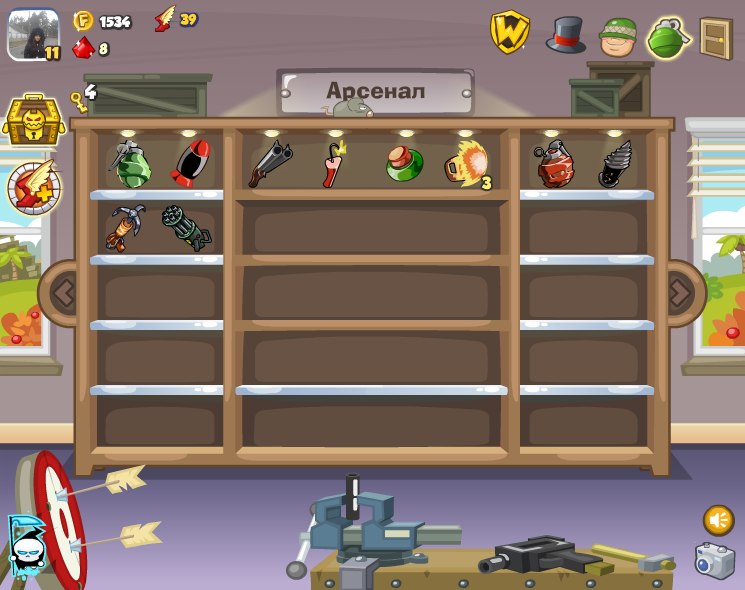745x590 pixels.
Task: Pick the red dynamite stick
Action: point(333,164)
